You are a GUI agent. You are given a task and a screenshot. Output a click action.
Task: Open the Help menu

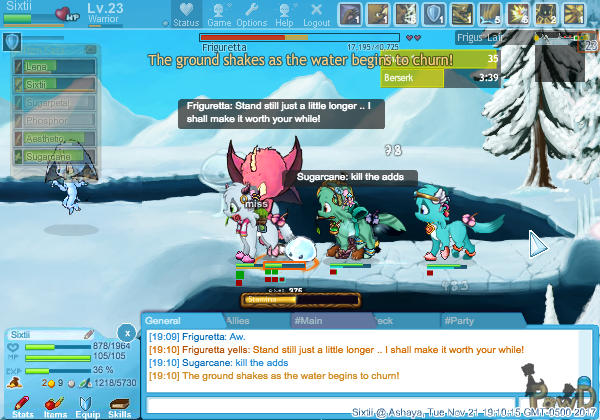(284, 15)
